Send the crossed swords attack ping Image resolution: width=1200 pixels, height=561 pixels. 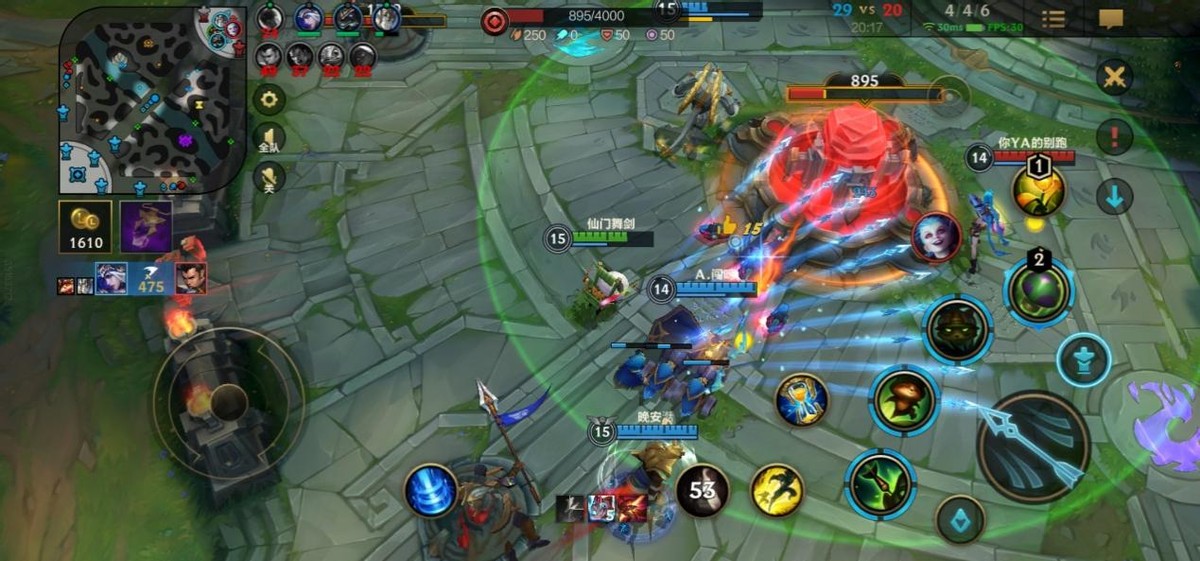click(1114, 77)
